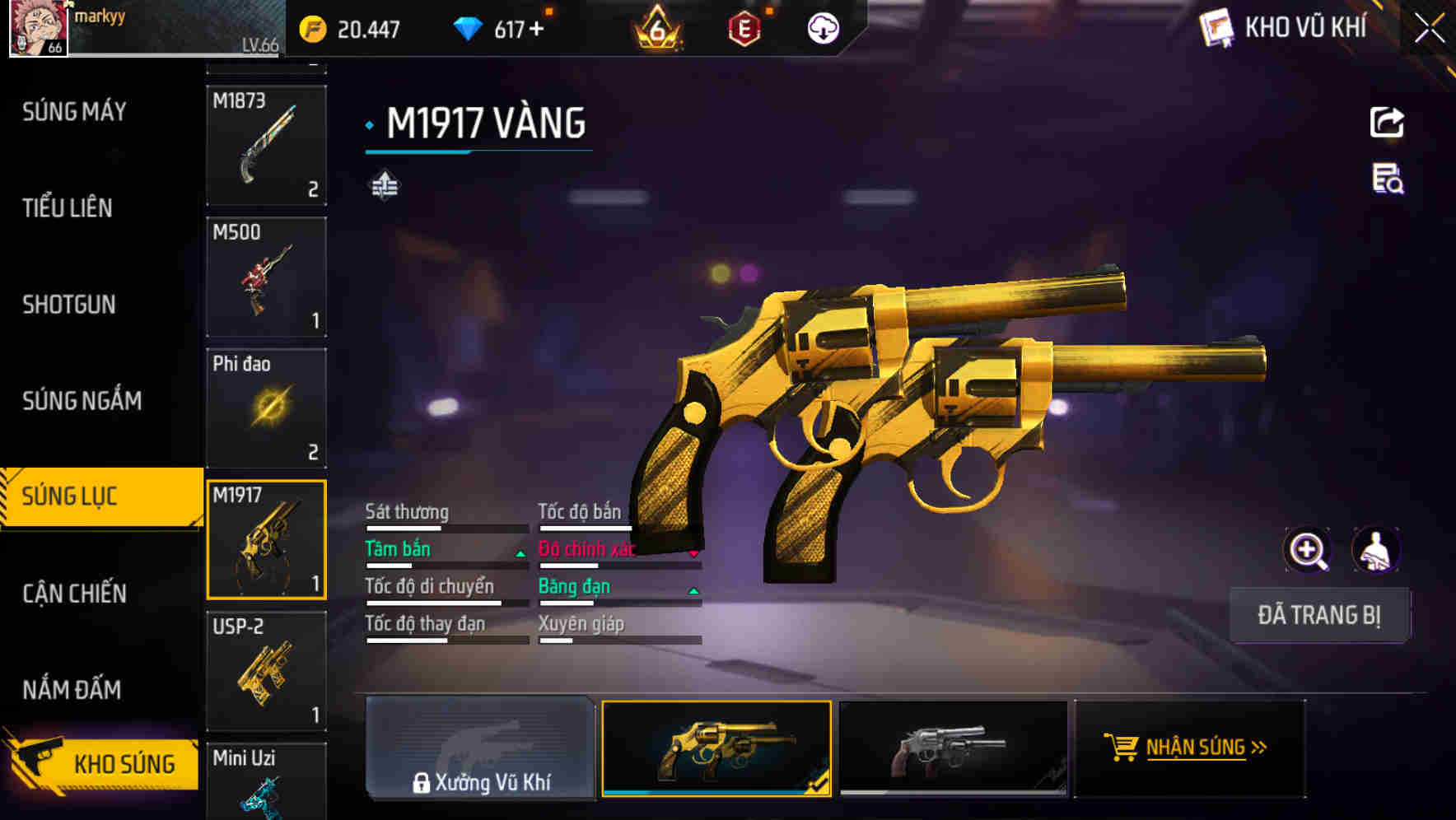This screenshot has height=820, width=1456.
Task: Open the cloud download icon in the top bar
Action: (821, 28)
